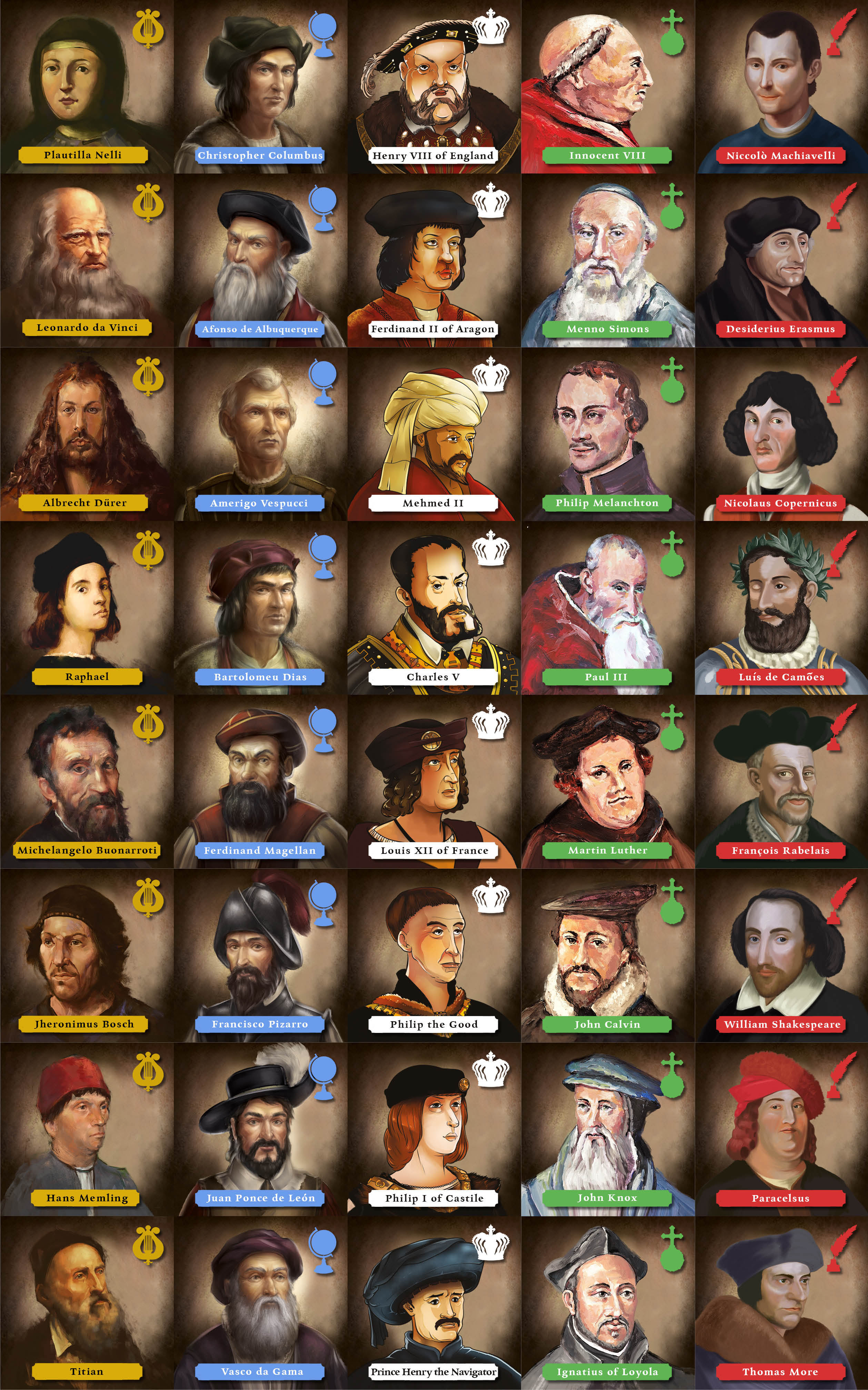Choose the Leonardo da Vinci portrait

pyautogui.click(x=86, y=260)
